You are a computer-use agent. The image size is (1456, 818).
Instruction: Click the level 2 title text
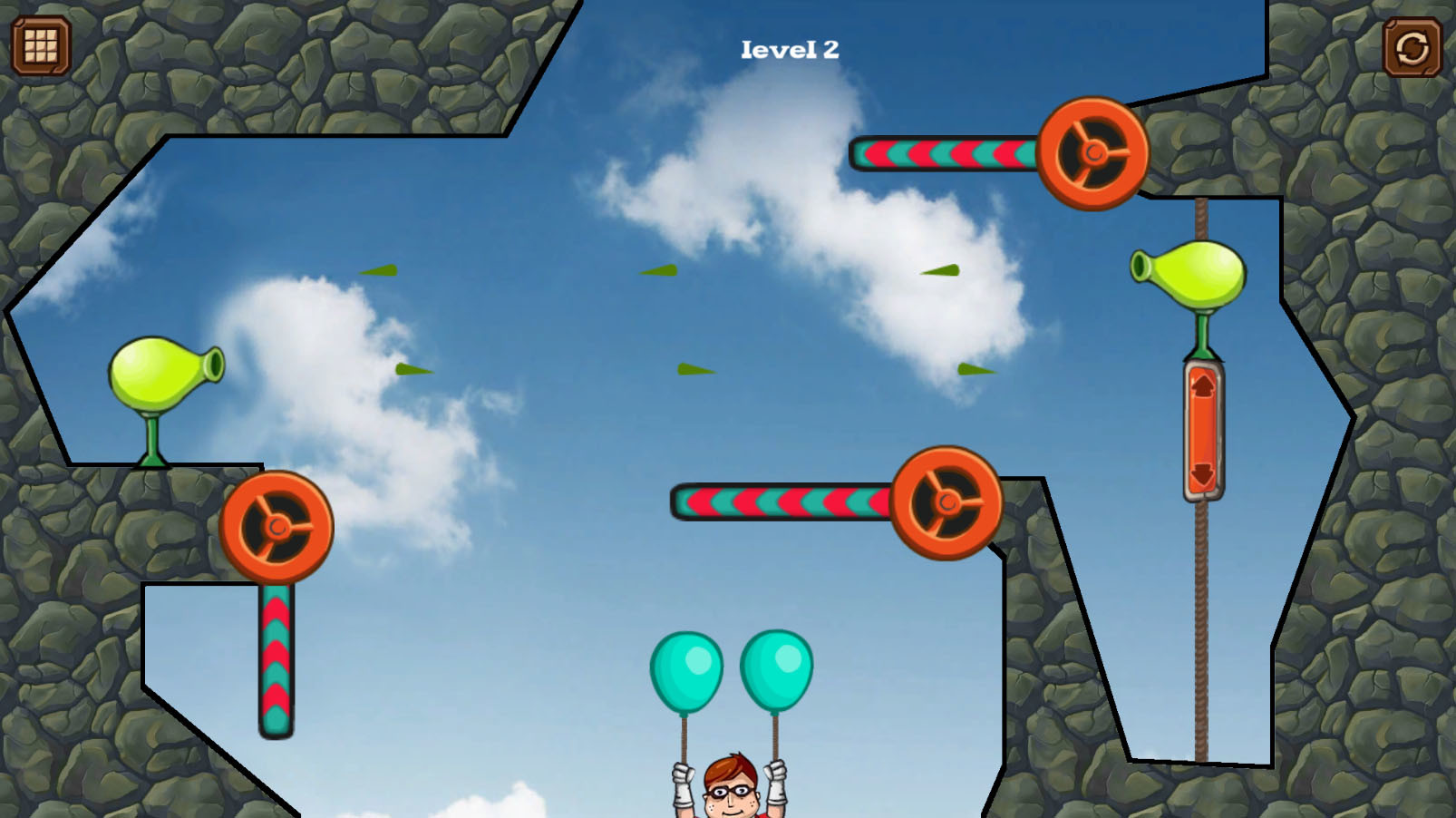point(790,50)
